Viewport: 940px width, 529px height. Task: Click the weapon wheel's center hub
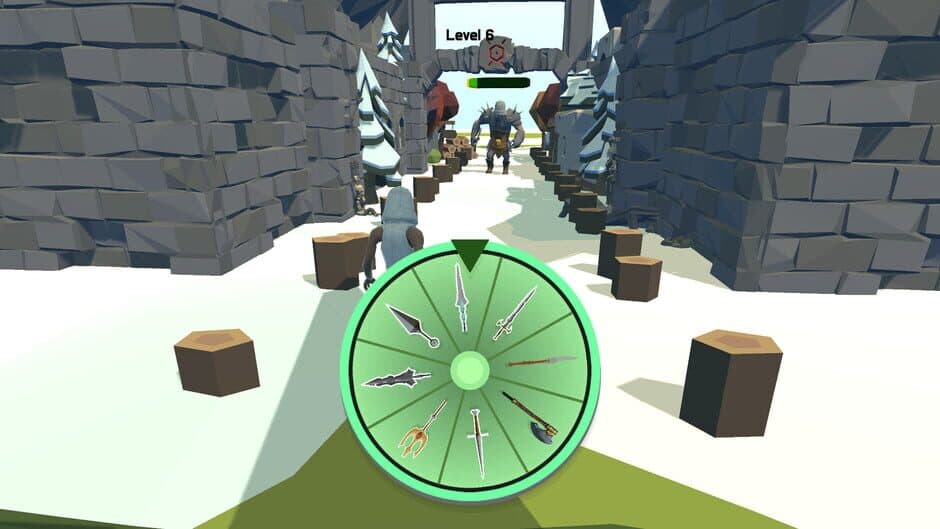coord(469,370)
